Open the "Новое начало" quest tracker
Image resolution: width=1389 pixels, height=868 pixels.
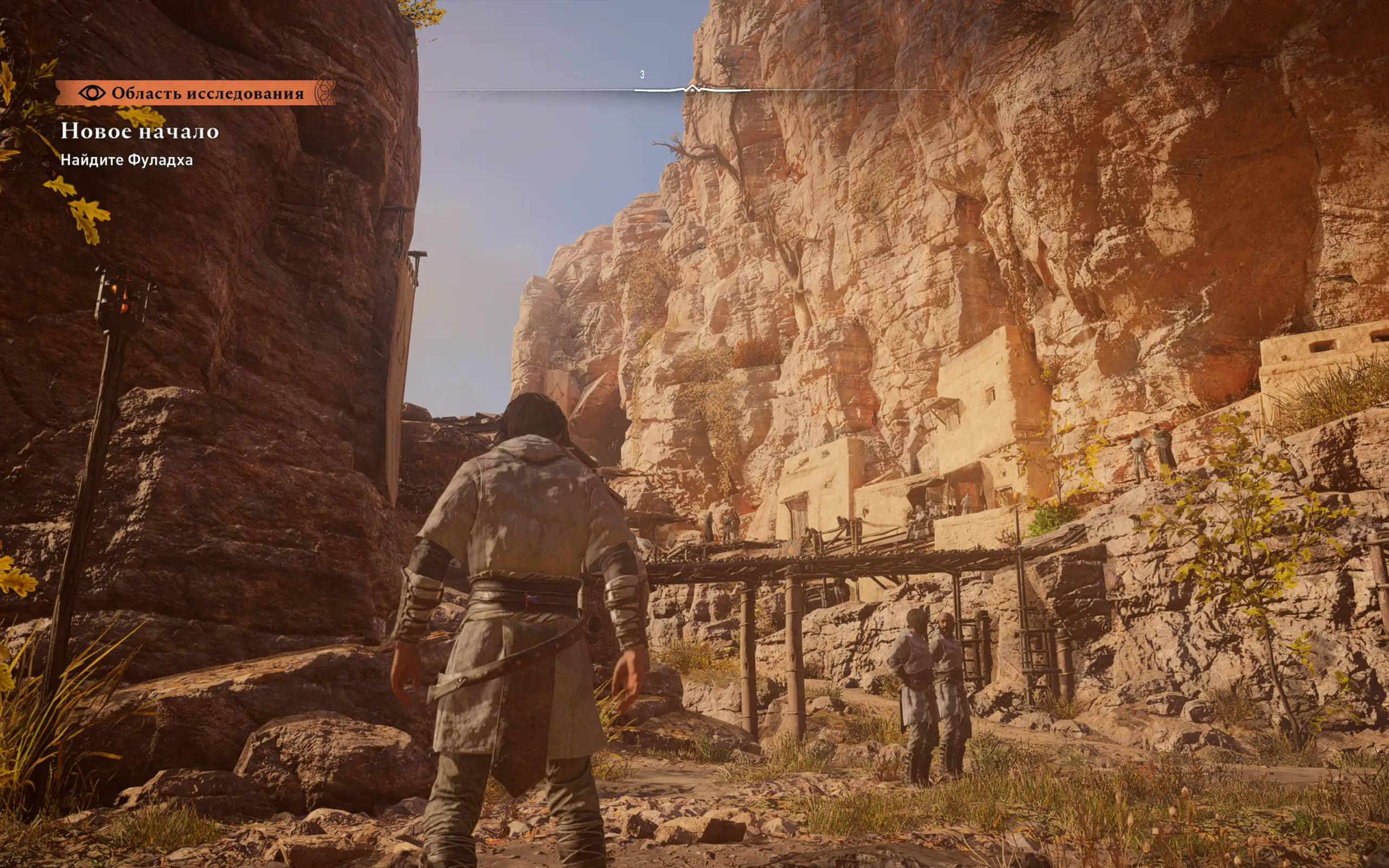(x=139, y=131)
